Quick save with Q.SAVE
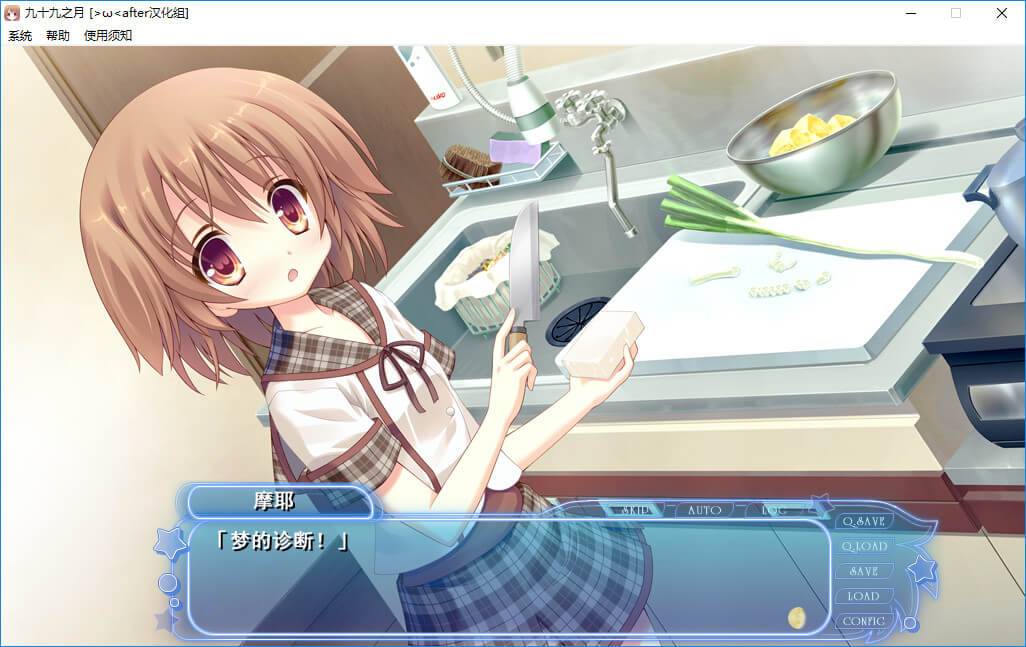1026x647 pixels. [863, 521]
